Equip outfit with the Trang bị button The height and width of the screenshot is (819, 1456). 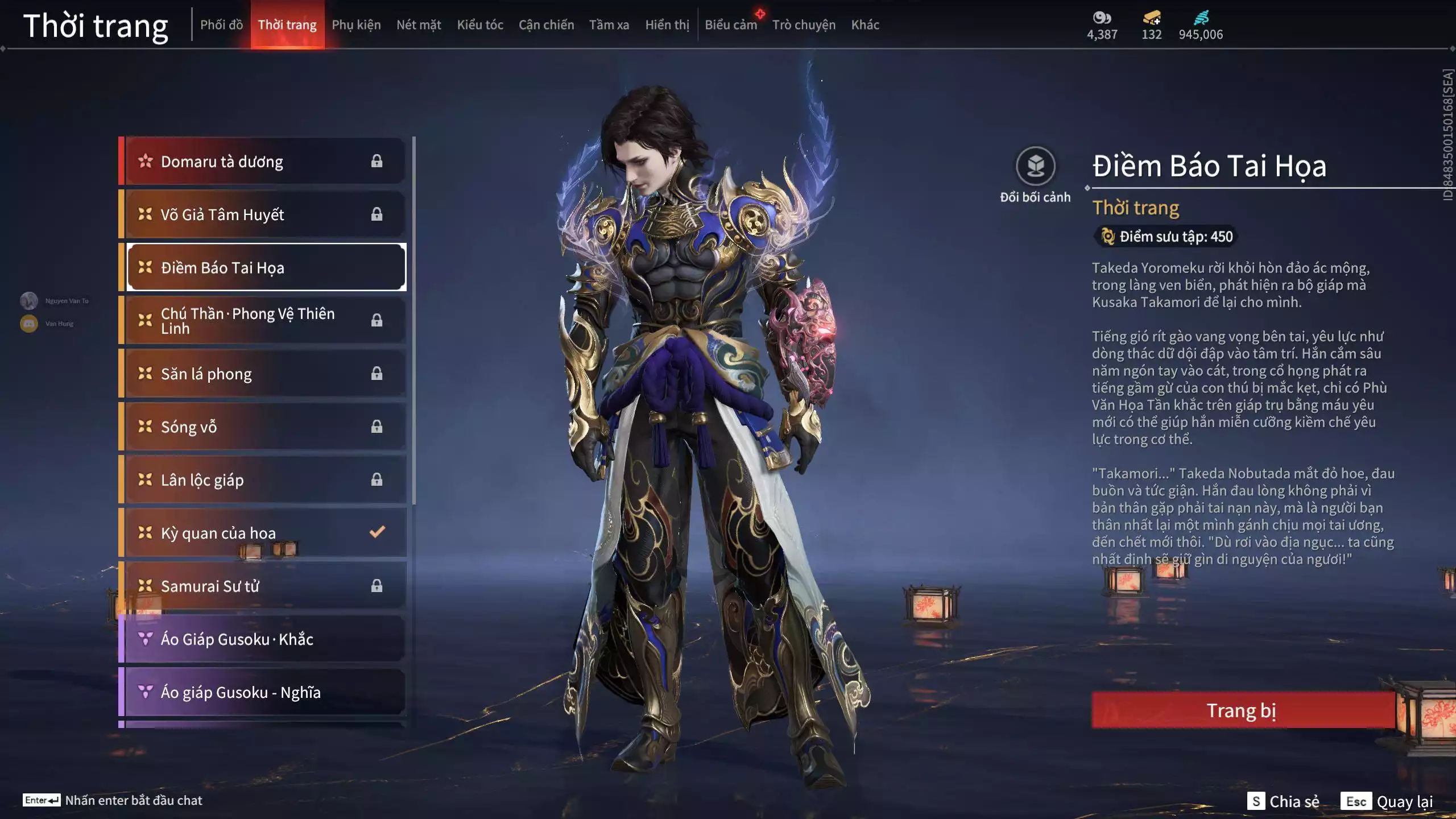[x=1242, y=710]
